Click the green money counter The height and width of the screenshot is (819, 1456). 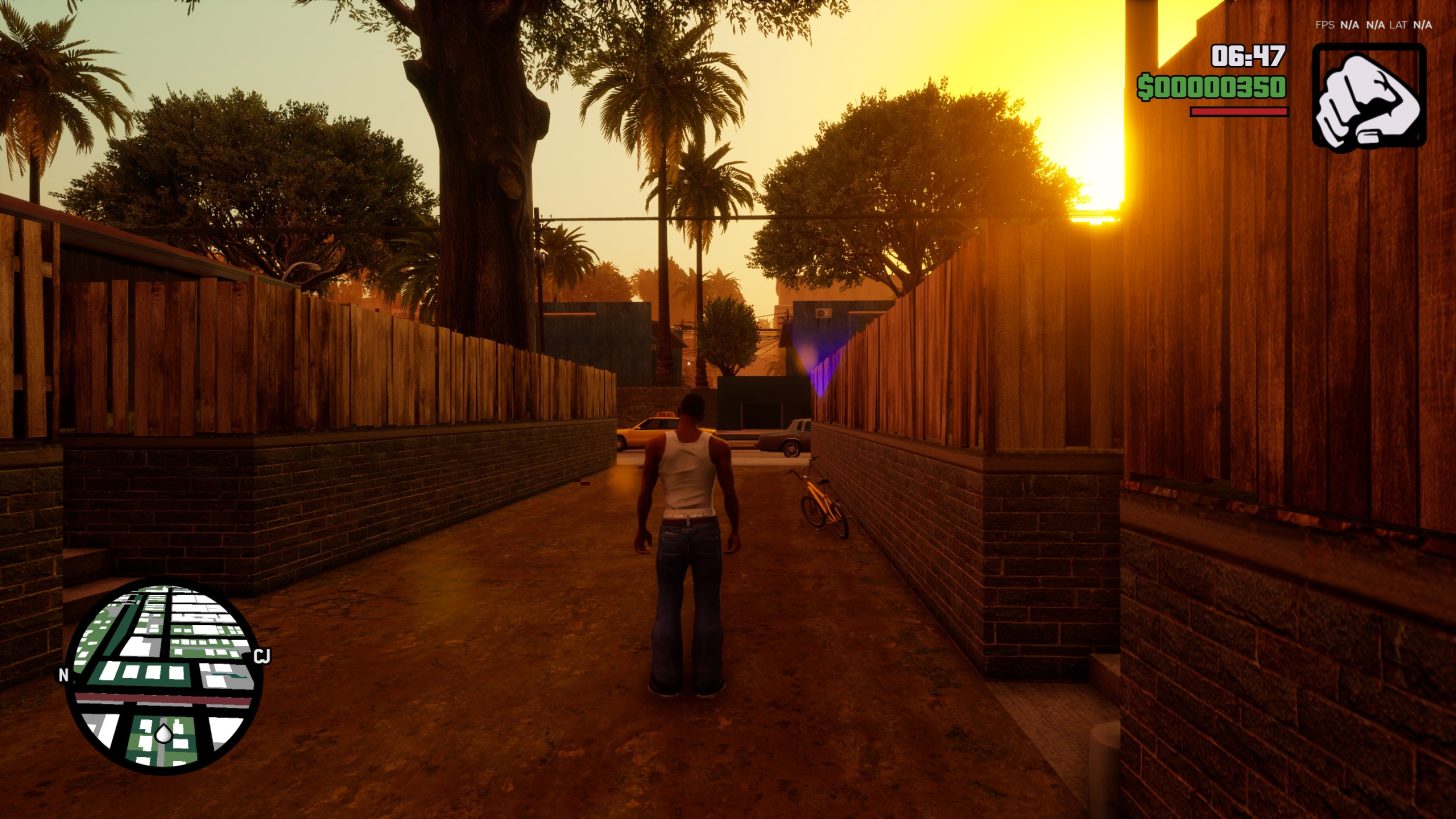coord(1215,86)
